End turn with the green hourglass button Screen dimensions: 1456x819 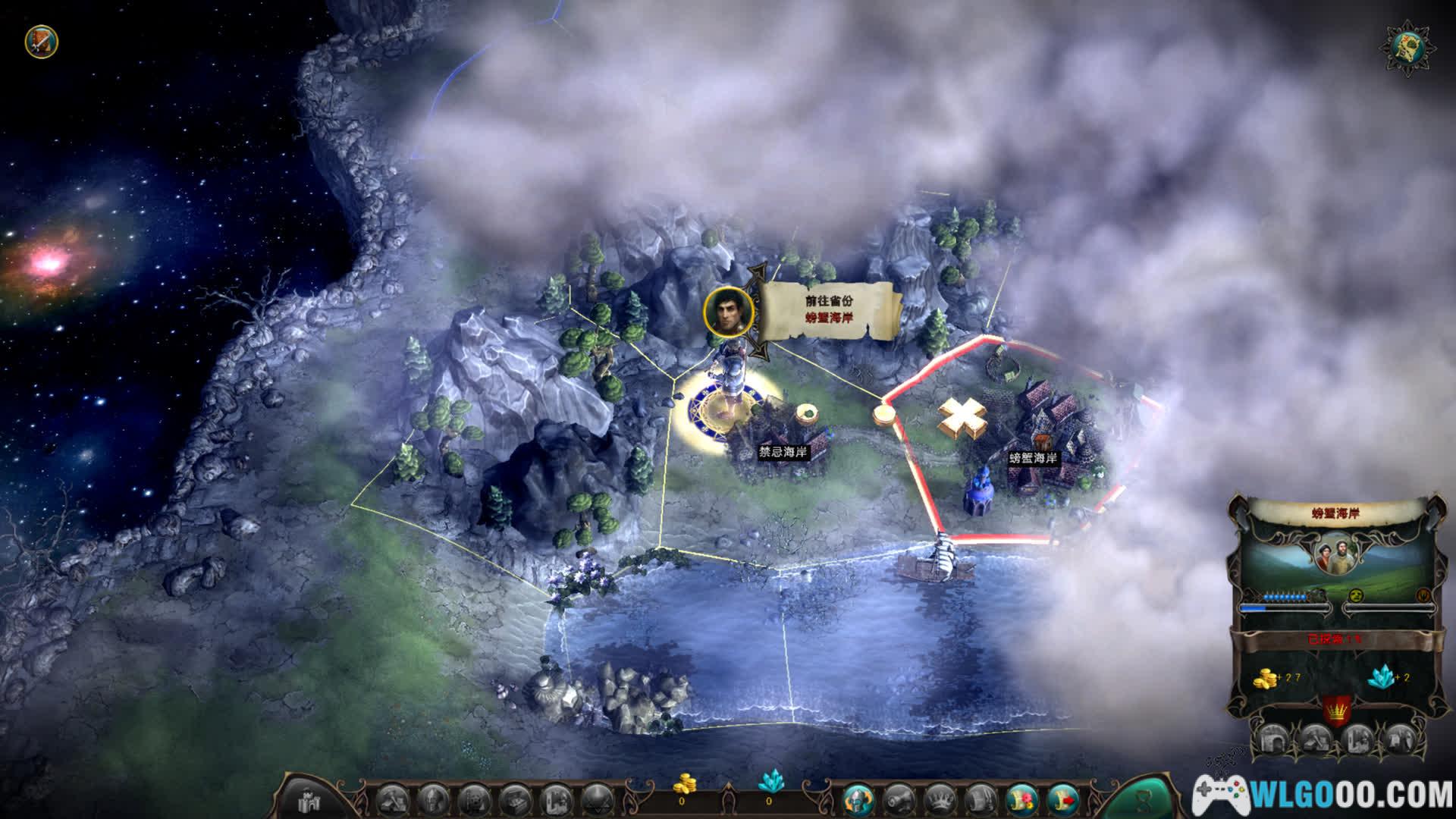click(x=1144, y=798)
